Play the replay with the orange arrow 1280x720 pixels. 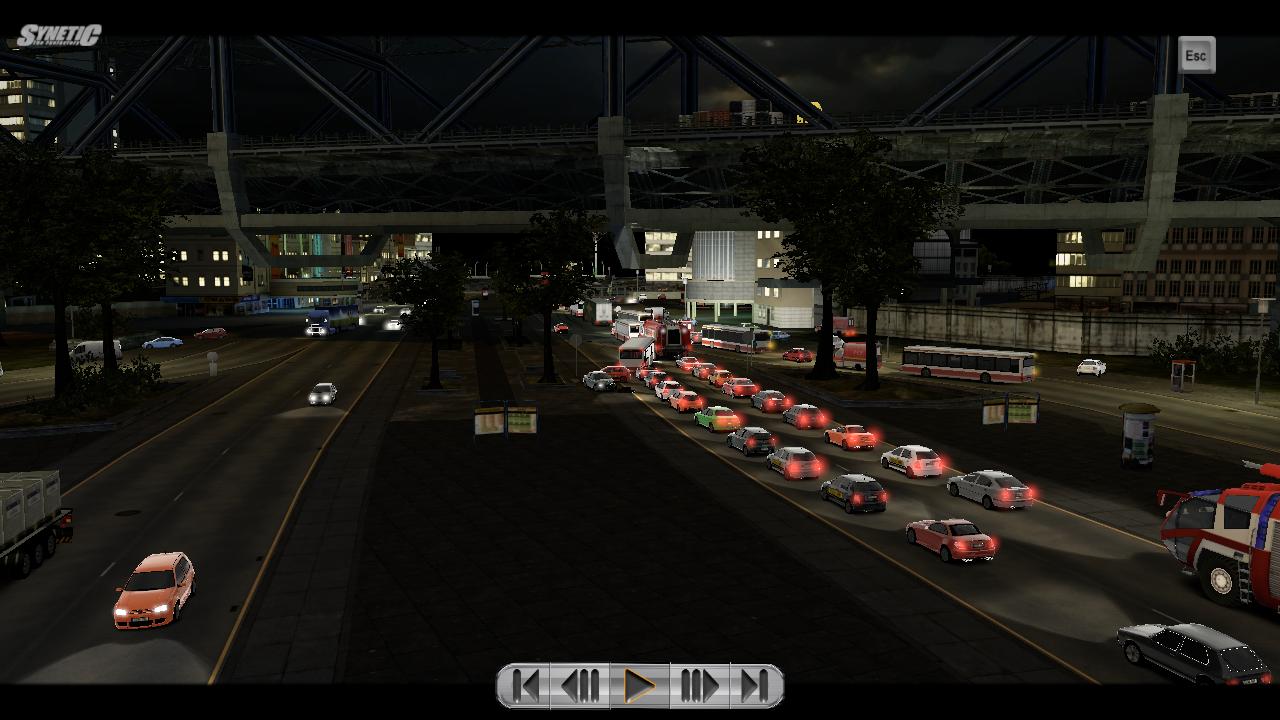[639, 686]
